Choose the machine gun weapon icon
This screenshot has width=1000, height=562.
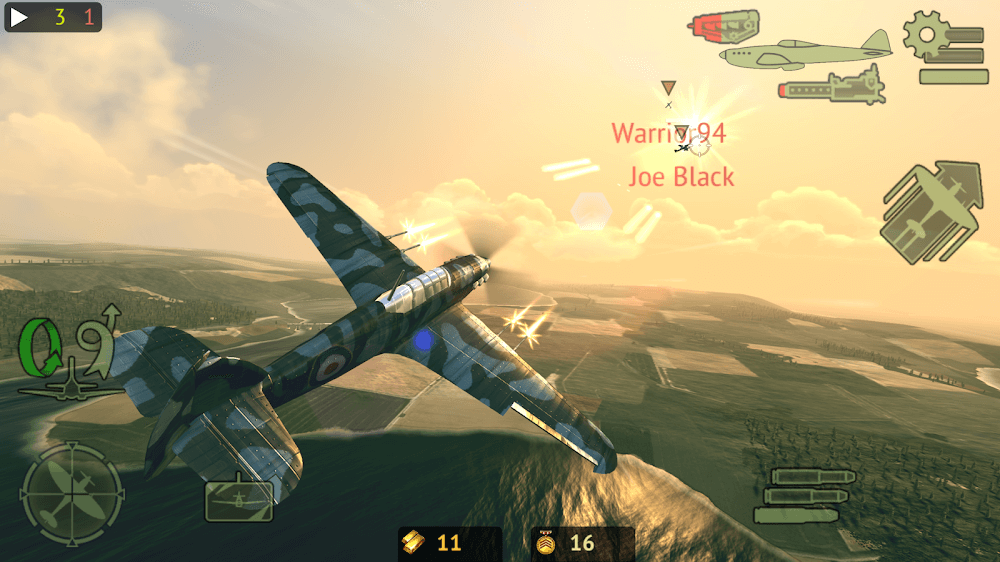pyautogui.click(x=832, y=86)
